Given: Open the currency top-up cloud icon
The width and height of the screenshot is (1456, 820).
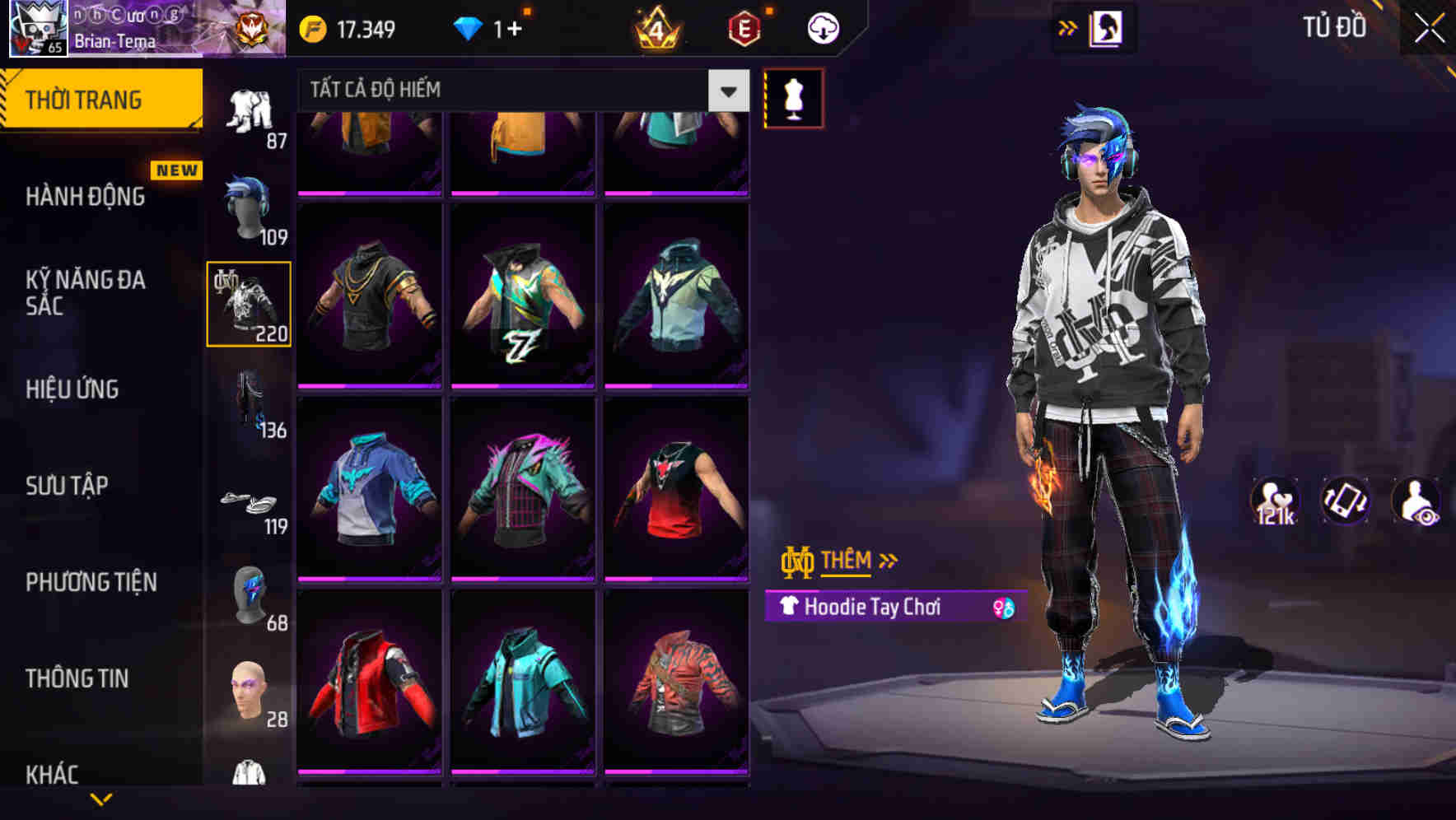Looking at the screenshot, I should (821, 27).
